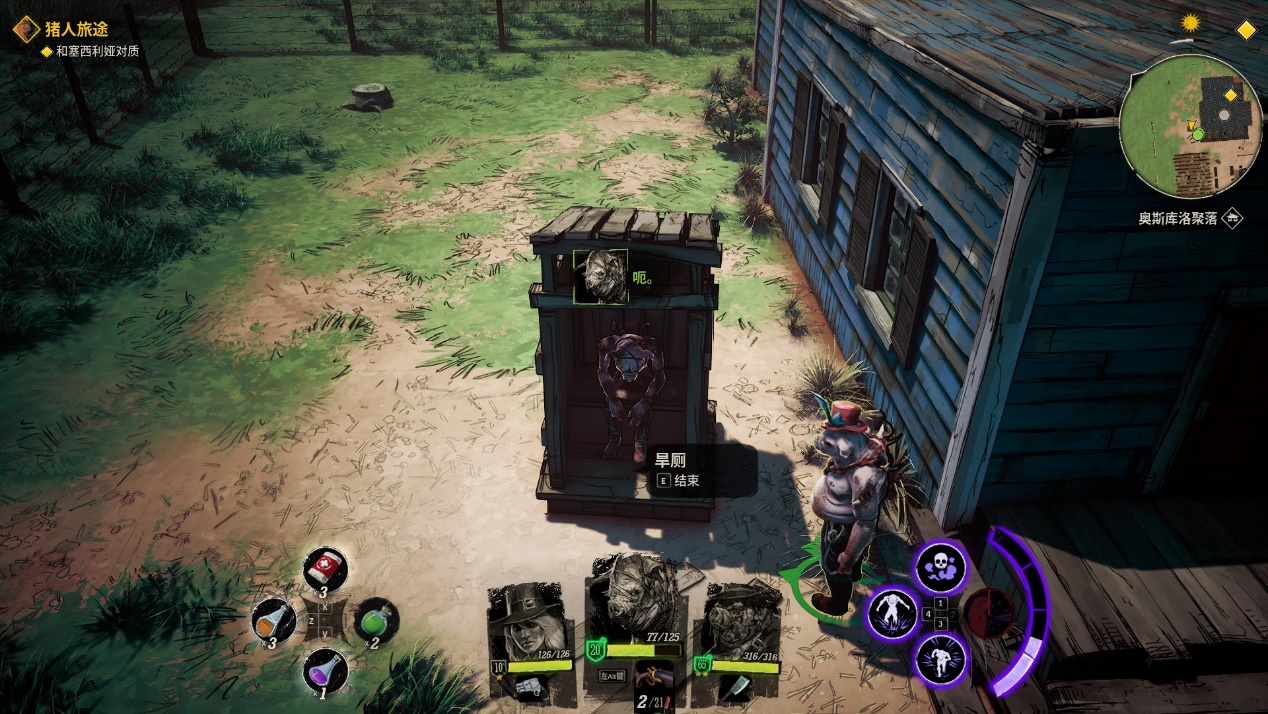Select the purple potion flask slot
1268x714 pixels.
click(325, 670)
